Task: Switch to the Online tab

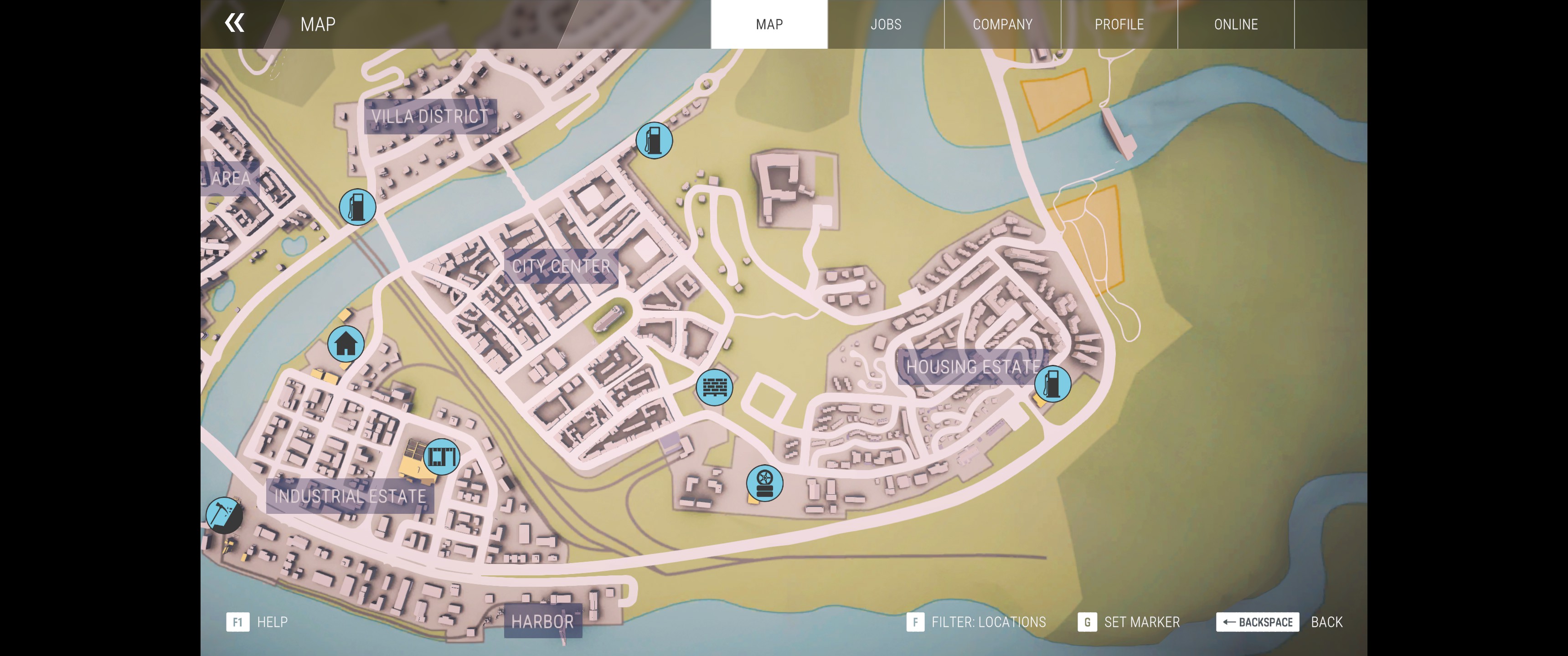Action: coord(1236,24)
